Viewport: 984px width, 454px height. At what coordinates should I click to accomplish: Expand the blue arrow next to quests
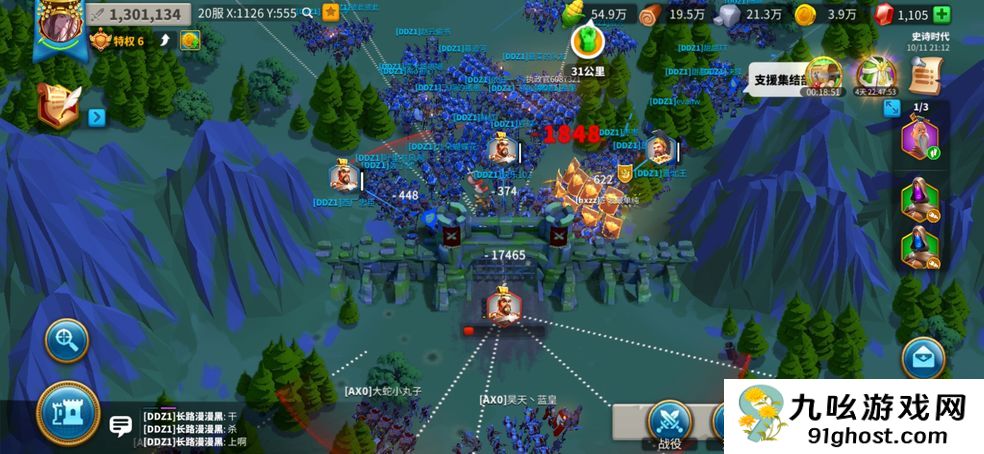(97, 118)
